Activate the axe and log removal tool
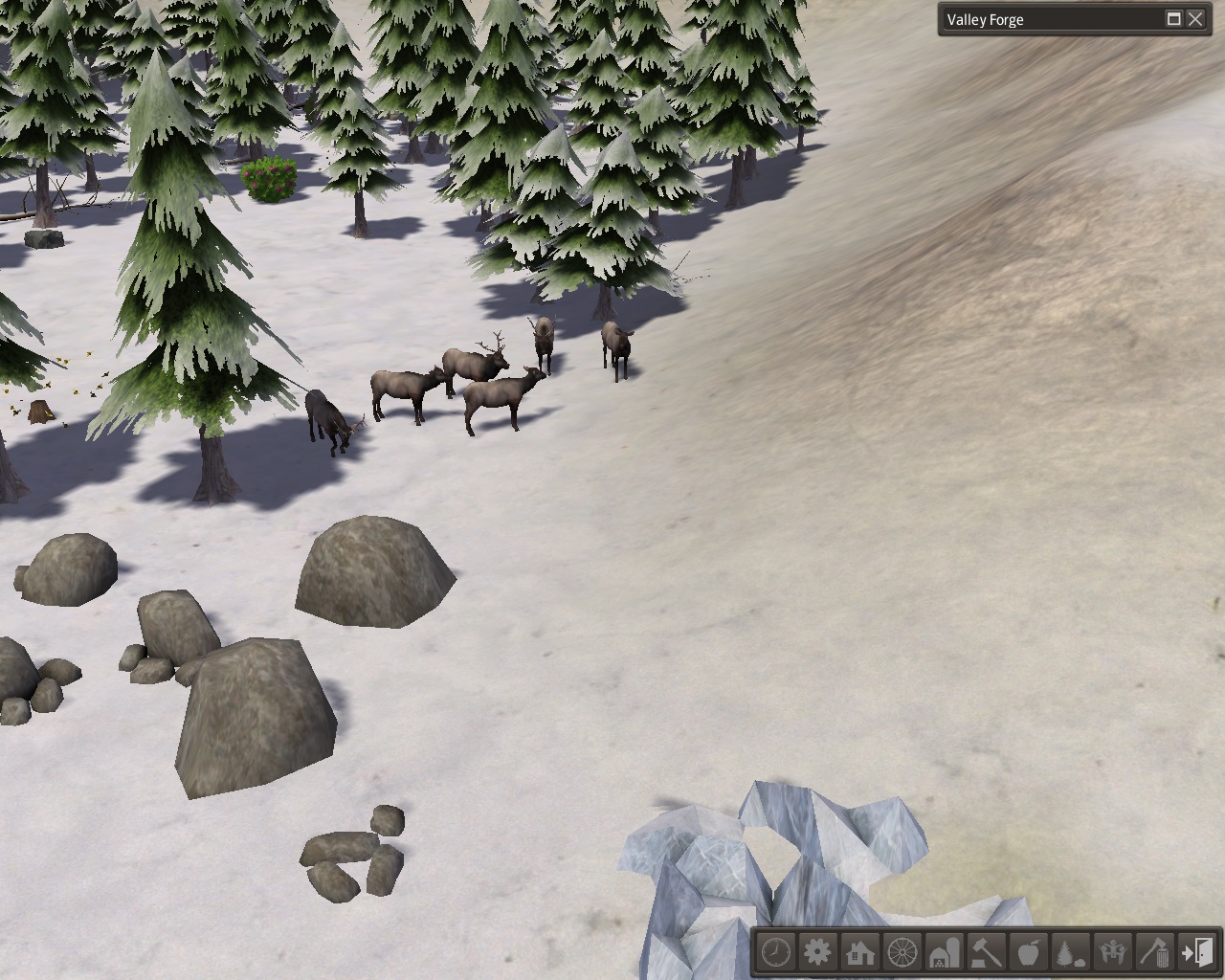This screenshot has width=1225, height=980. point(1155,953)
